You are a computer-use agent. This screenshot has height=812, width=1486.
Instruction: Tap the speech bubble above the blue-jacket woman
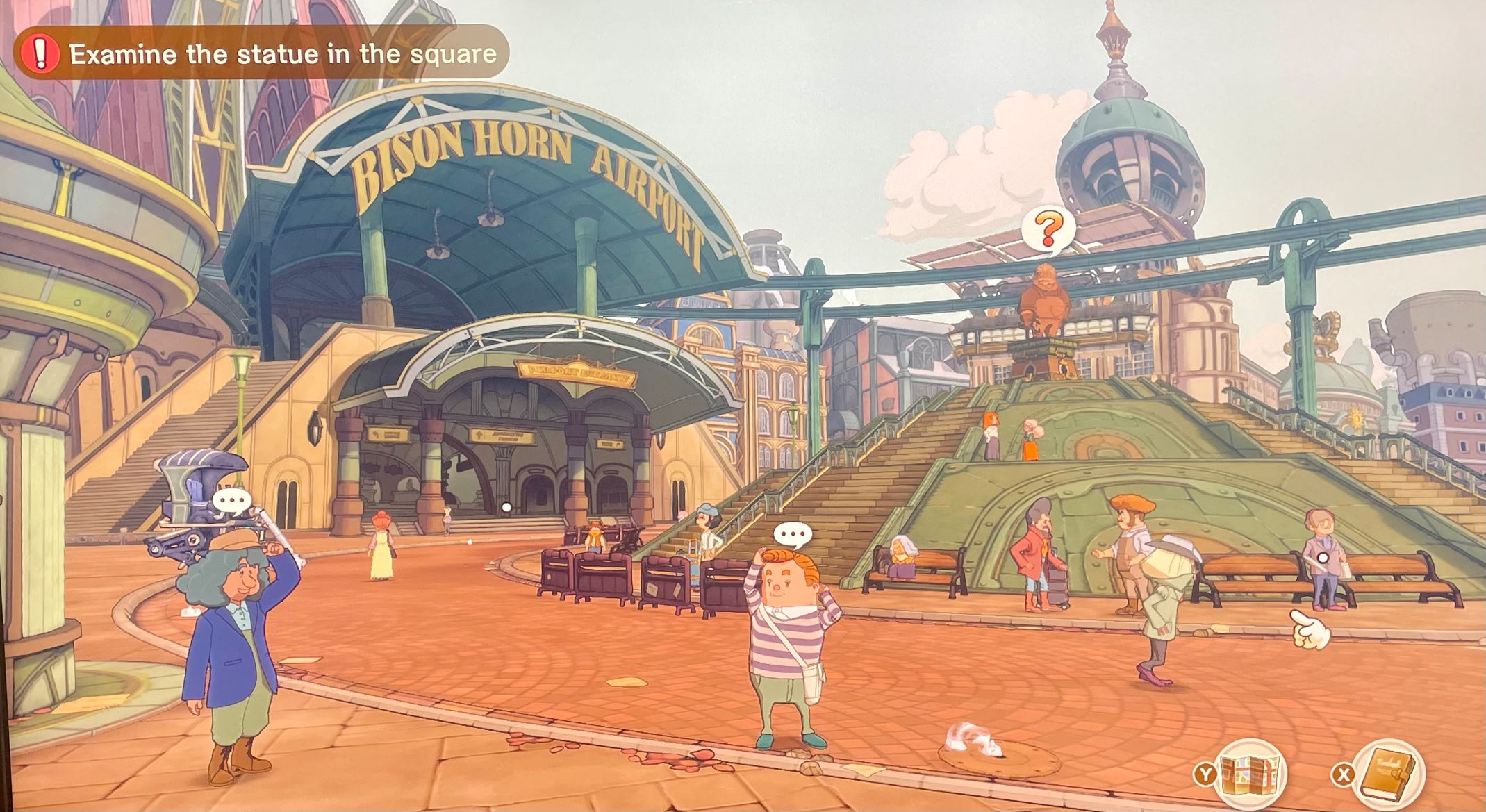231,501
